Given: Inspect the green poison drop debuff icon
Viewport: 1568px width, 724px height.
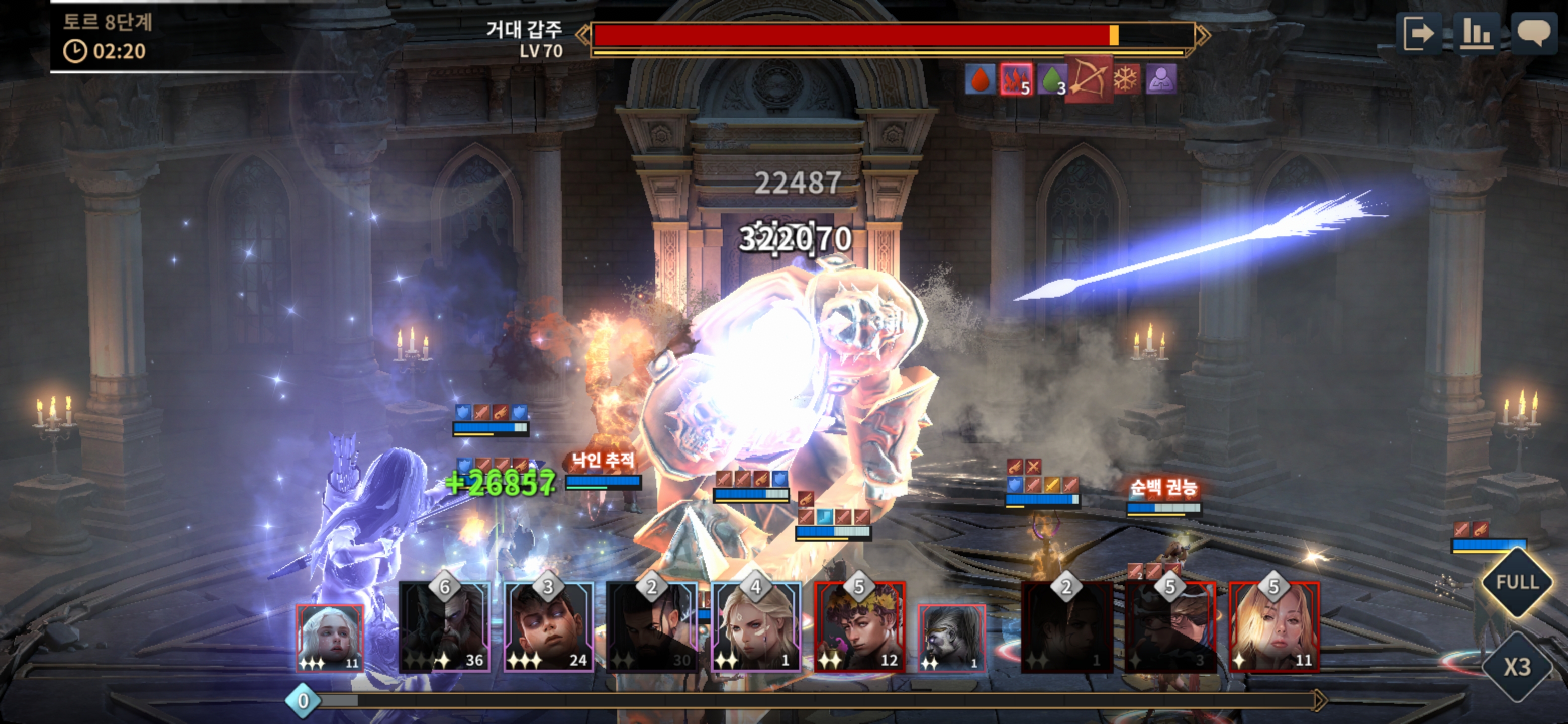Looking at the screenshot, I should pyautogui.click(x=1052, y=80).
